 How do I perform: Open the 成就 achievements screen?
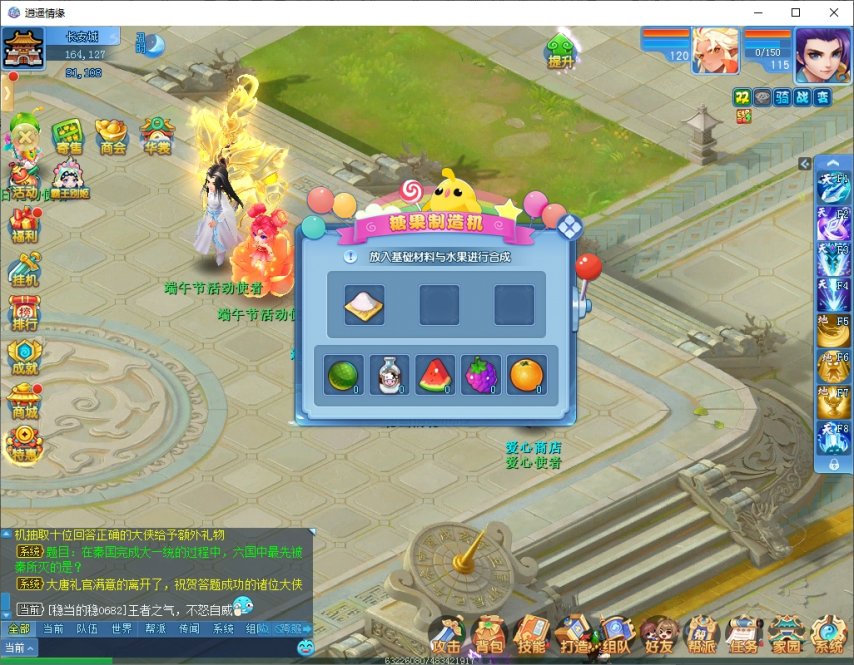coord(24,353)
